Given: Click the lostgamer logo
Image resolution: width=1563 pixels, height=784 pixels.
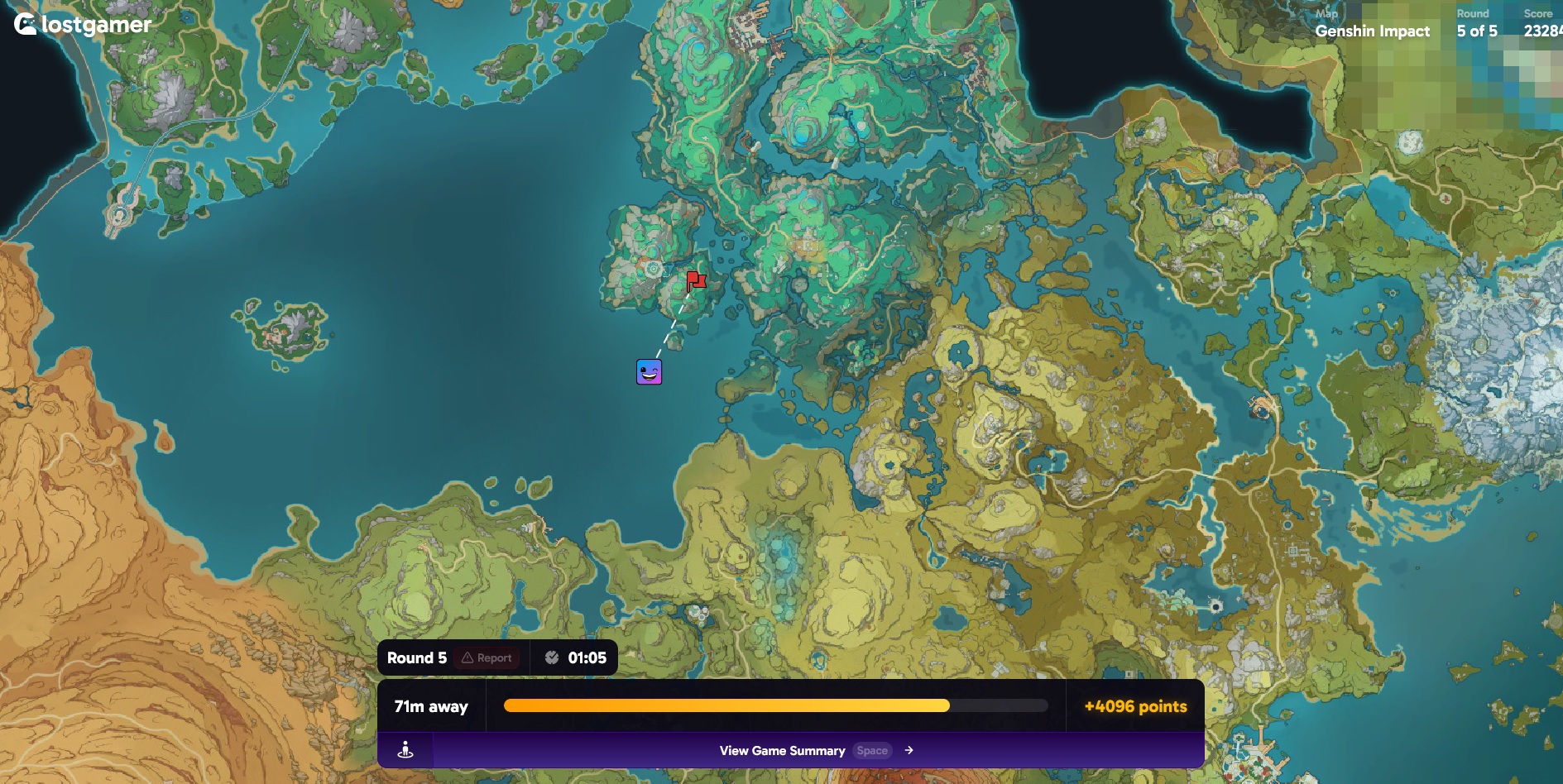Looking at the screenshot, I should tap(83, 25).
